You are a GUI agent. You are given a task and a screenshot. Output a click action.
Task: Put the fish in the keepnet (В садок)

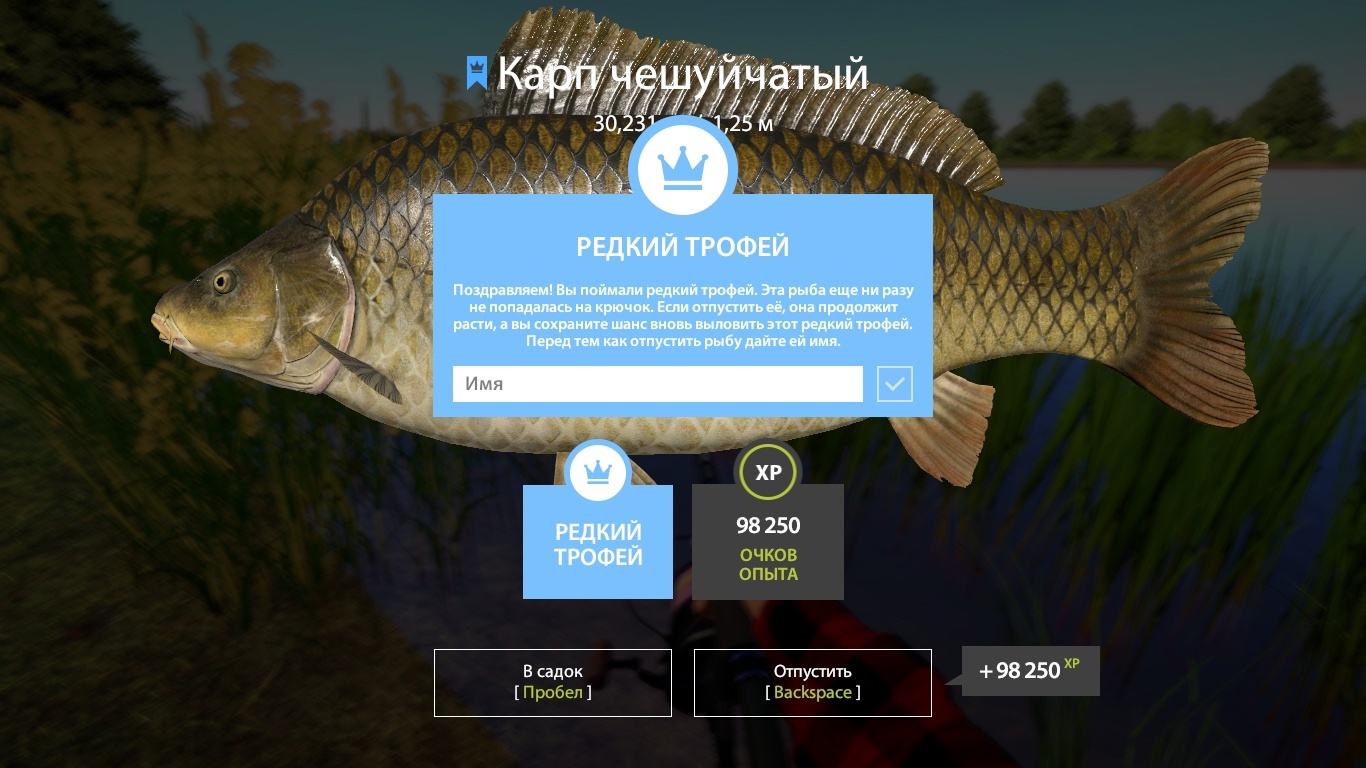pos(552,682)
